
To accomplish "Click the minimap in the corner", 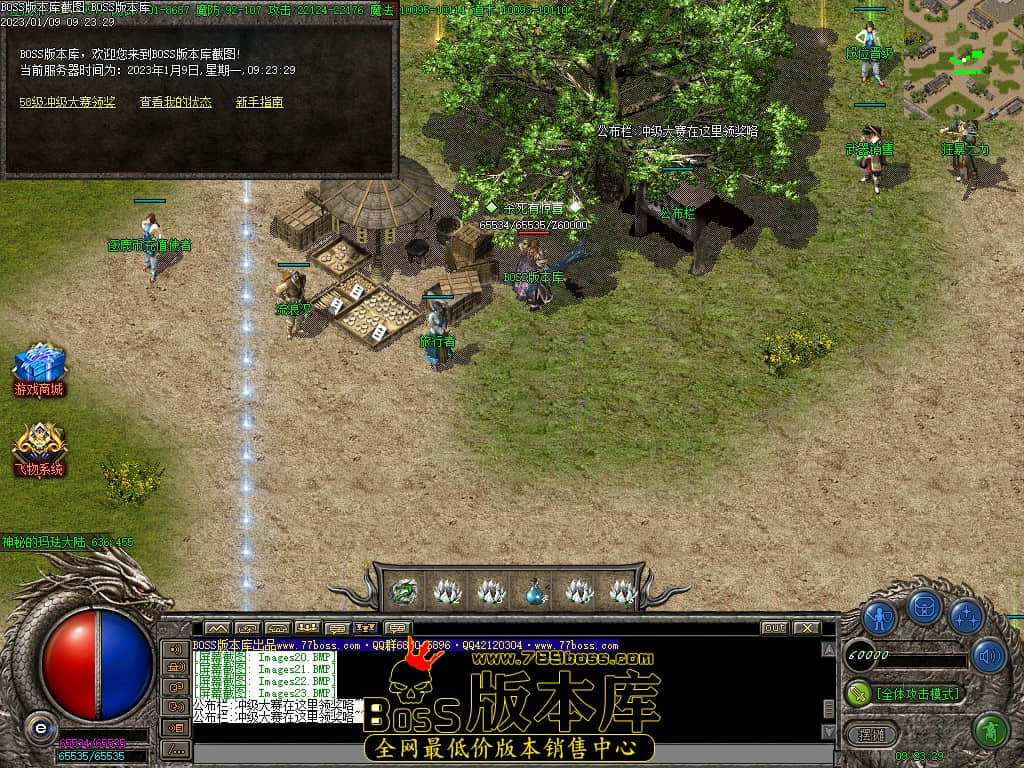I will [963, 59].
